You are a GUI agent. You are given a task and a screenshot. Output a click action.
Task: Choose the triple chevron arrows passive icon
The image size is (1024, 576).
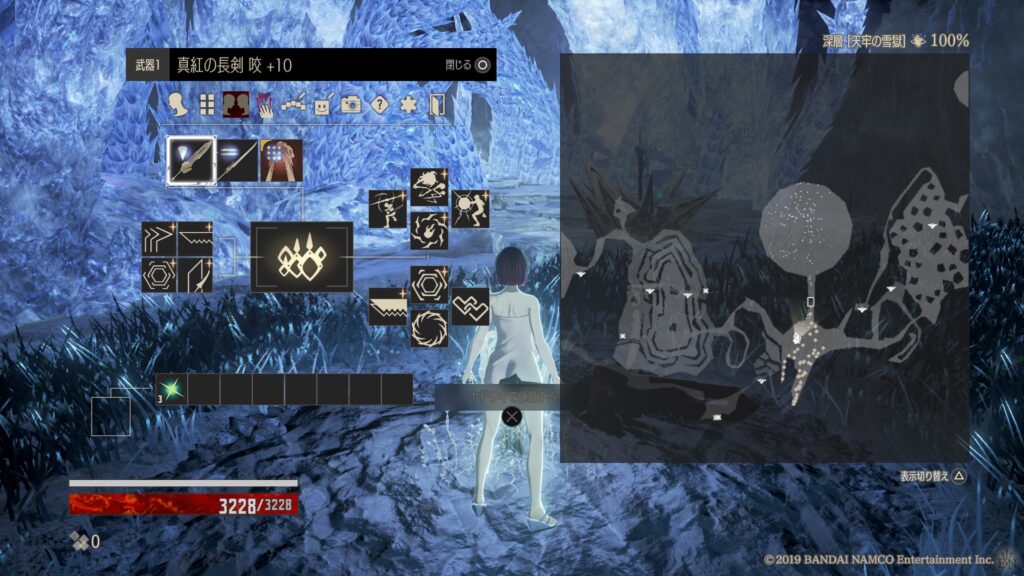tap(159, 239)
